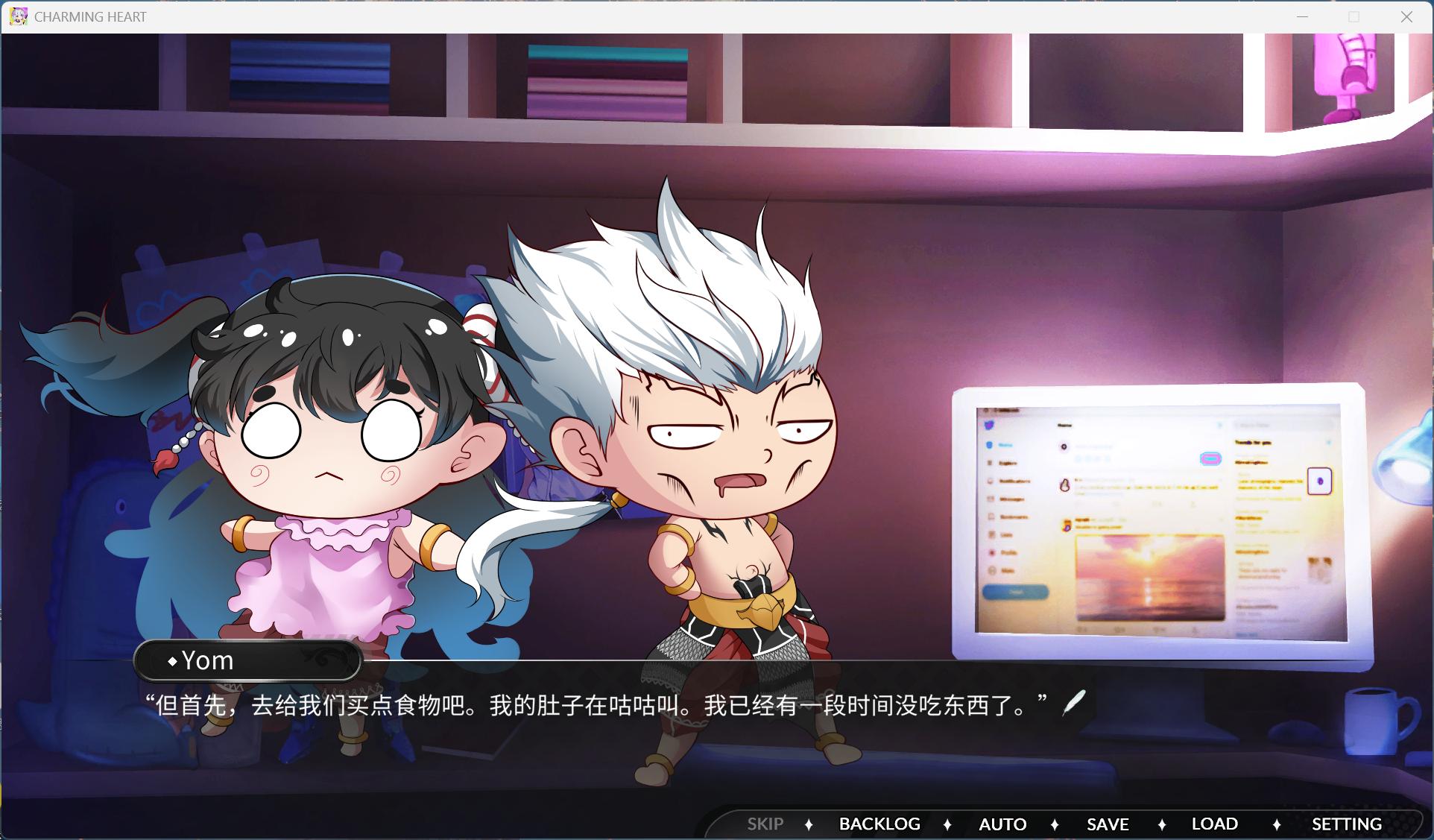
Task: Click LOAD to load a saved game
Action: point(1213,824)
